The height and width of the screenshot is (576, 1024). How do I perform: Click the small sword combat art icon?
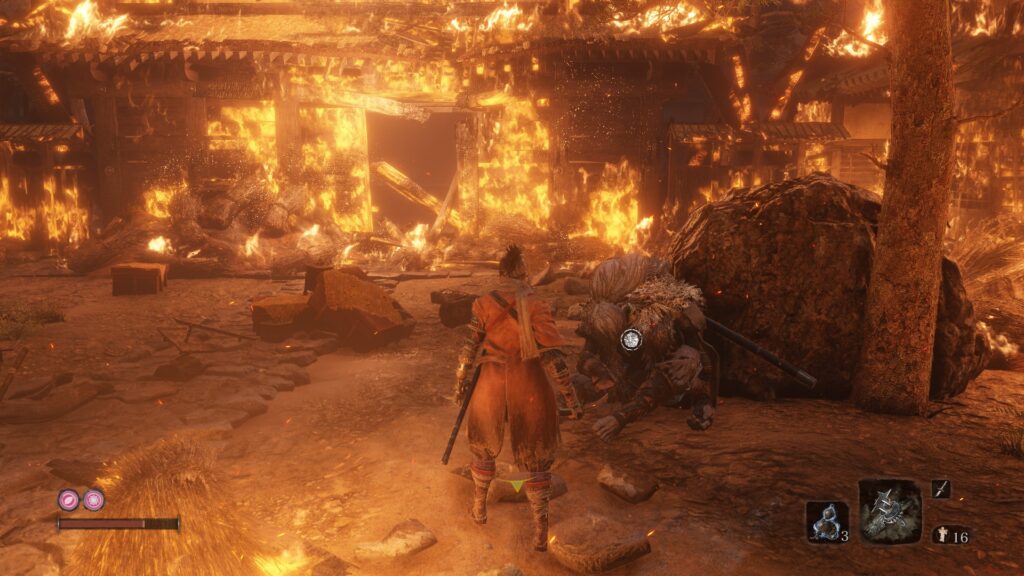click(941, 489)
